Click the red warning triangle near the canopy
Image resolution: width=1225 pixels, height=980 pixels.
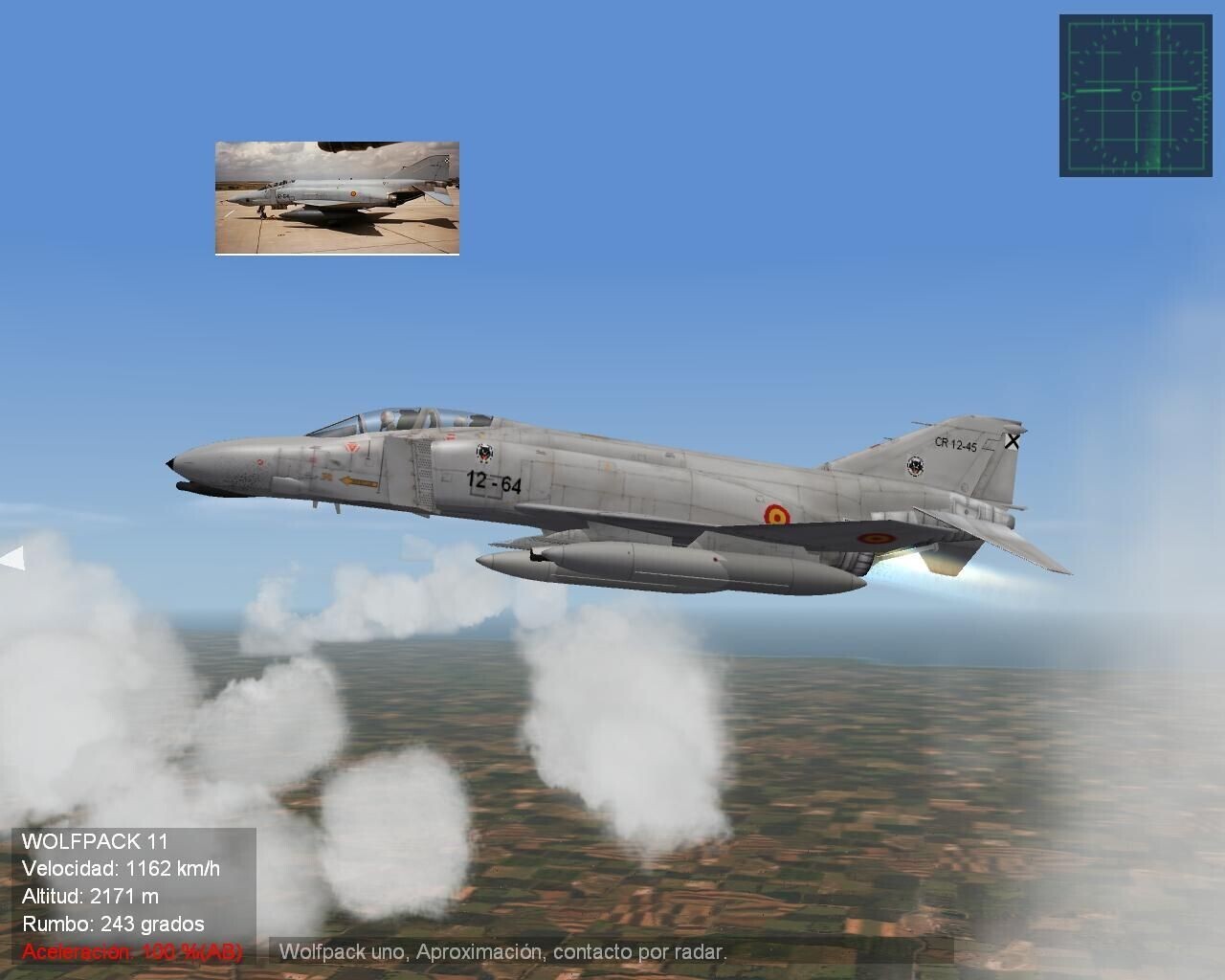click(351, 448)
